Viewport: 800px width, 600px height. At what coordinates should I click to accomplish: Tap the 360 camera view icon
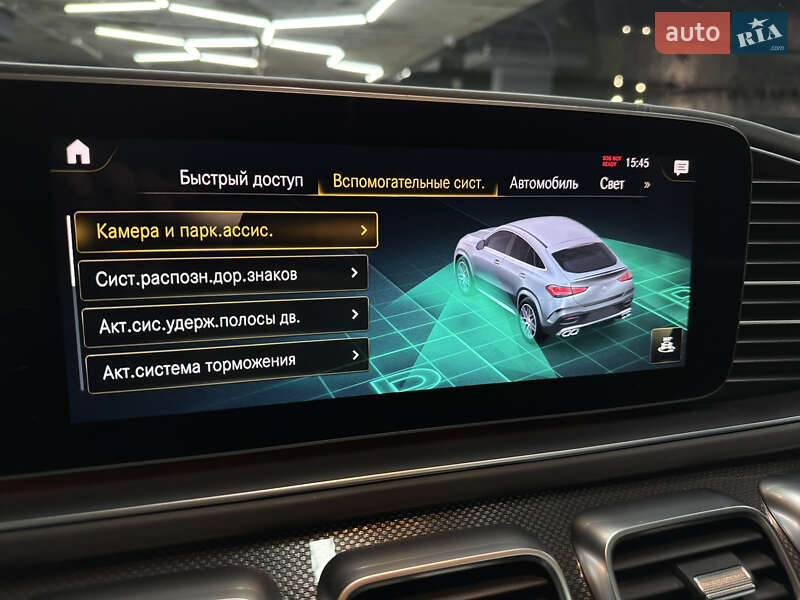(667, 346)
